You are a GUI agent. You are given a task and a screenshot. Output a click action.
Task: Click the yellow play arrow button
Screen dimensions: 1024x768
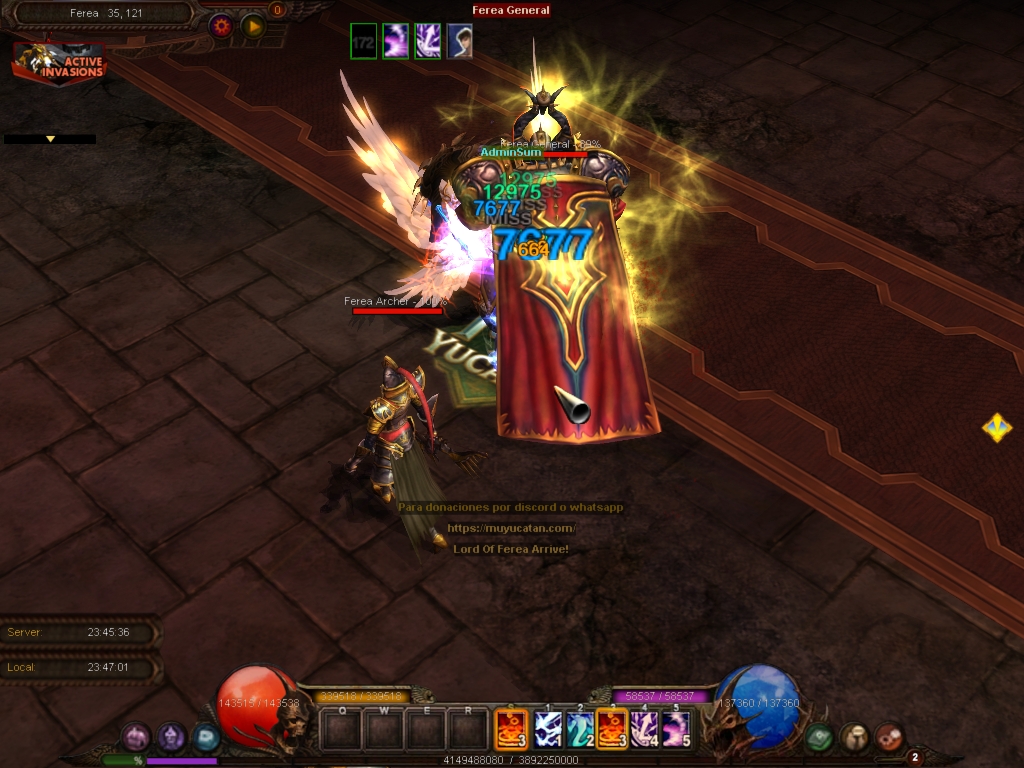(x=253, y=27)
